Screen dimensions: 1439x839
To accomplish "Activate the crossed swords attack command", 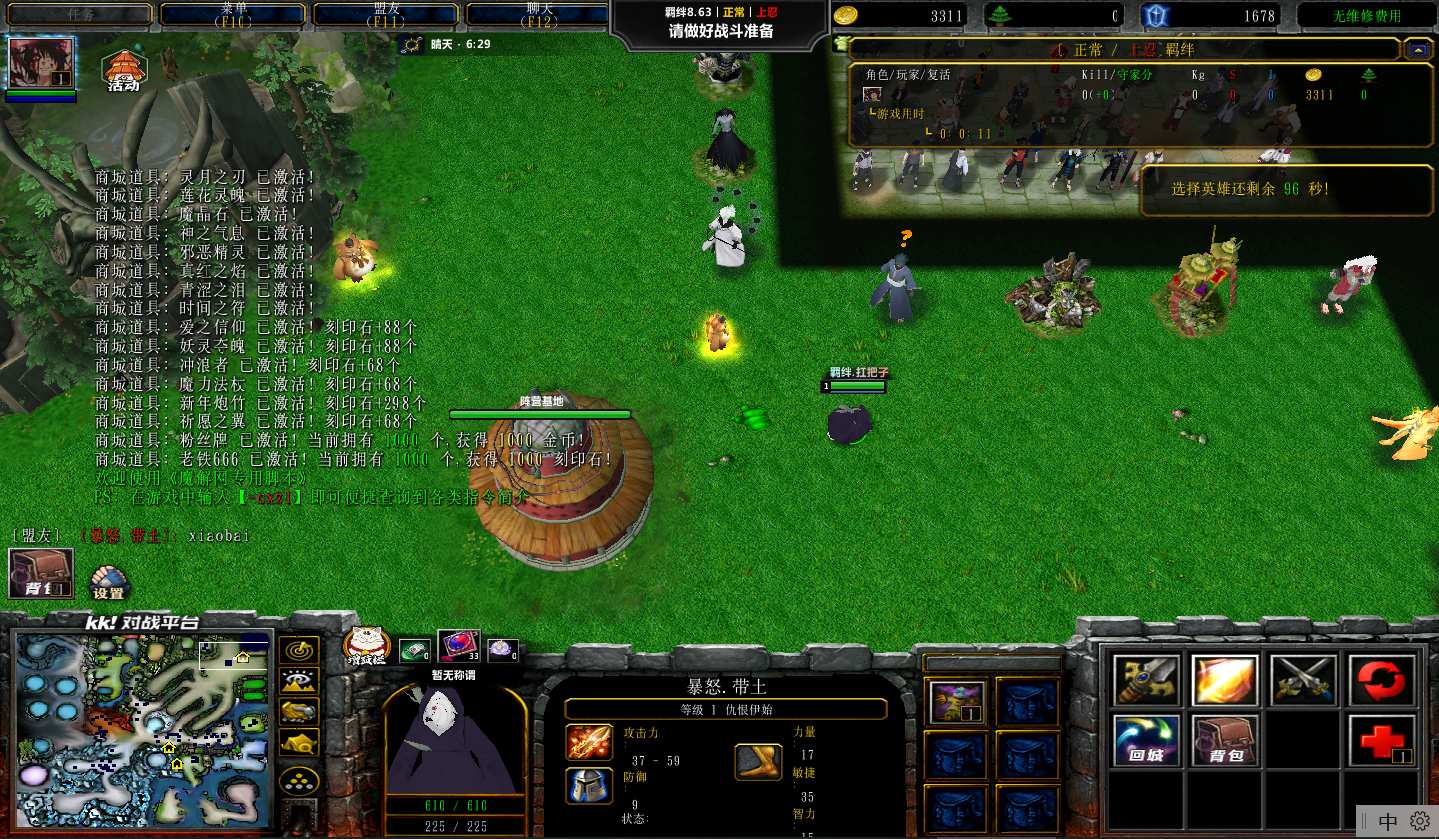I will (x=1303, y=680).
